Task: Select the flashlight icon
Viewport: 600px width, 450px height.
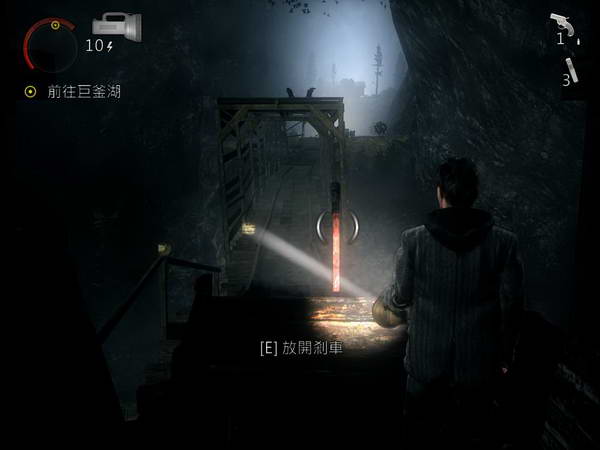Action: (116, 24)
